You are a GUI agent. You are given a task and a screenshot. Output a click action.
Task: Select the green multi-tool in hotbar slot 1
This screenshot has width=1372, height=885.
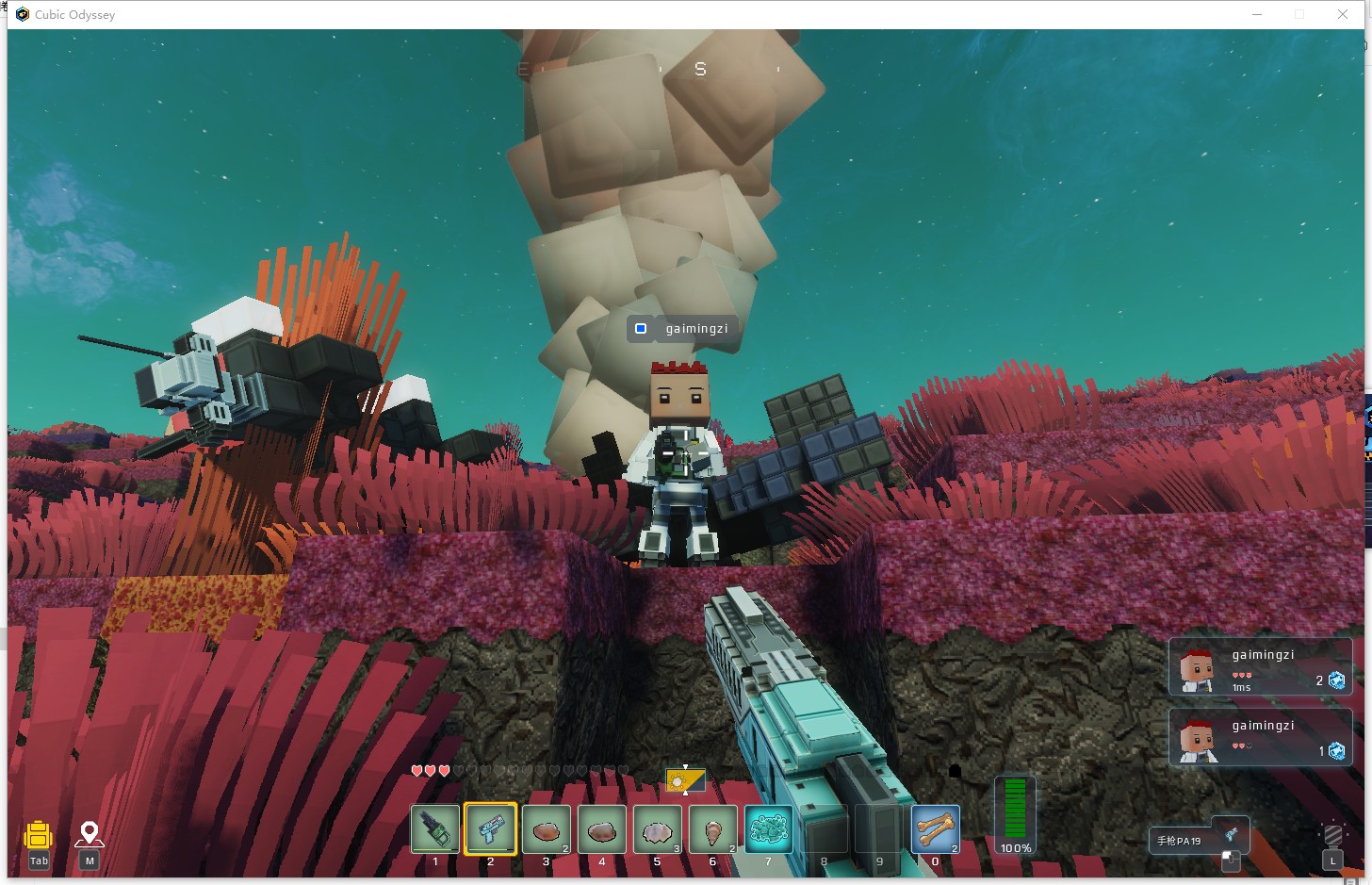coord(435,829)
